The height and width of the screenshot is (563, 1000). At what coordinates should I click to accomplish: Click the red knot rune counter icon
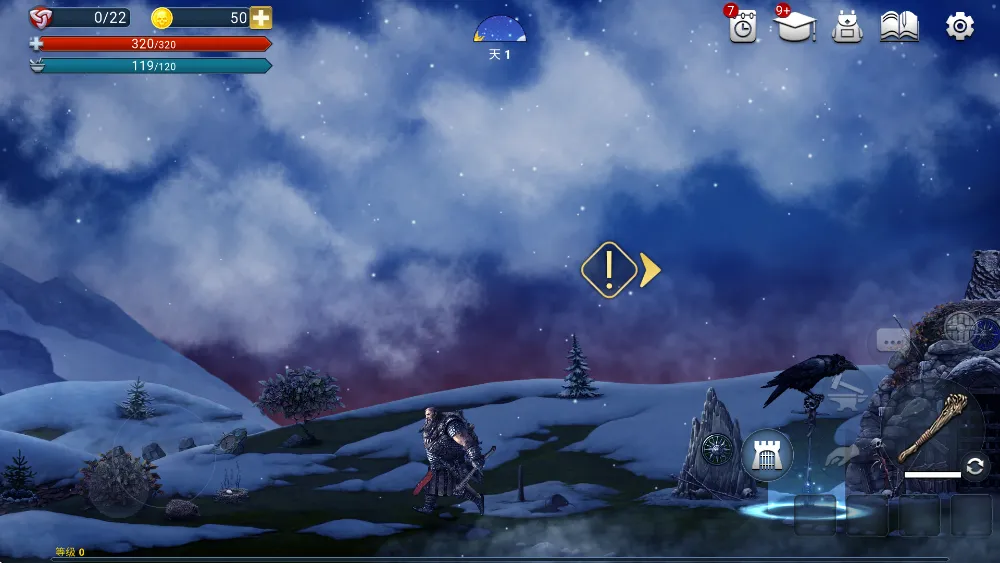tap(40, 17)
